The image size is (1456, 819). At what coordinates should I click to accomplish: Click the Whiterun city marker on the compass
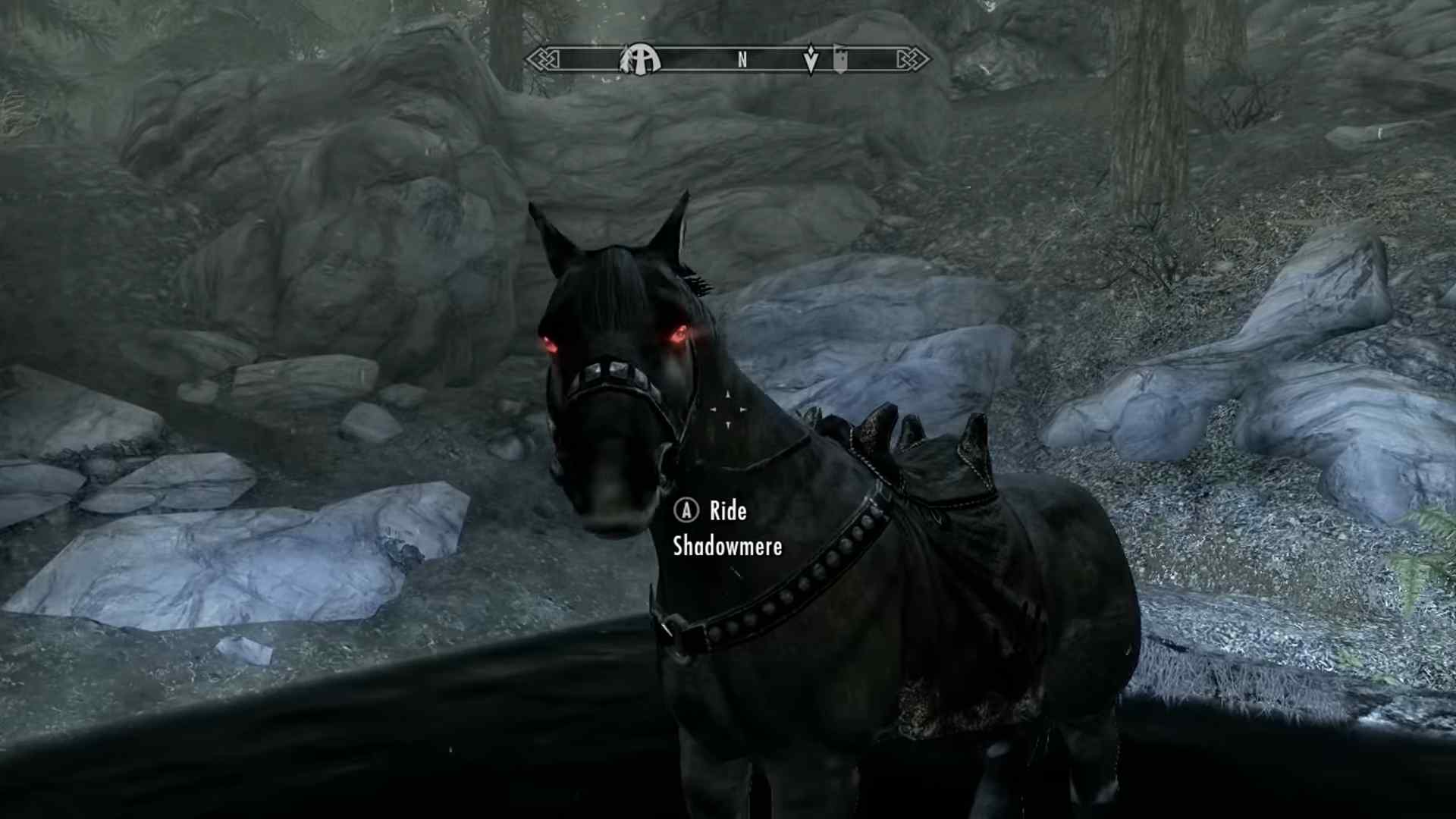click(639, 58)
